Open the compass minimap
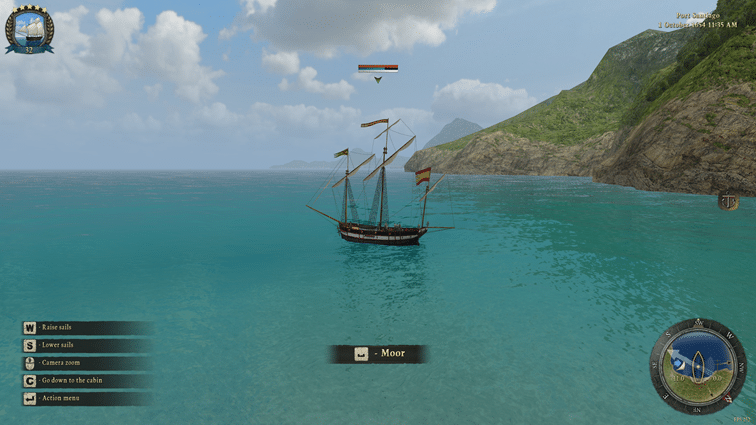Viewport: 756px width, 425px height. click(x=697, y=365)
